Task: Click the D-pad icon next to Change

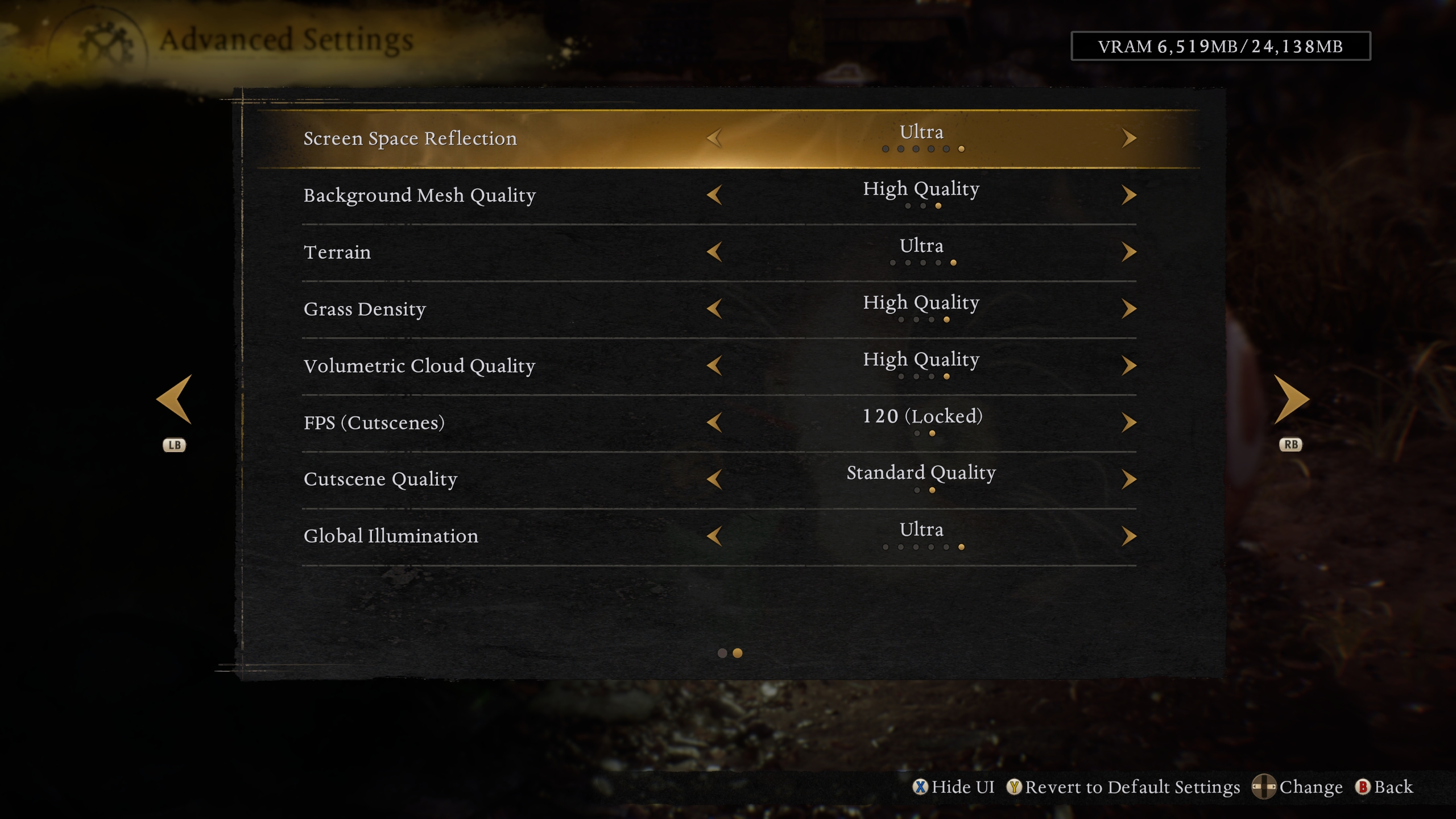Action: click(x=1265, y=787)
